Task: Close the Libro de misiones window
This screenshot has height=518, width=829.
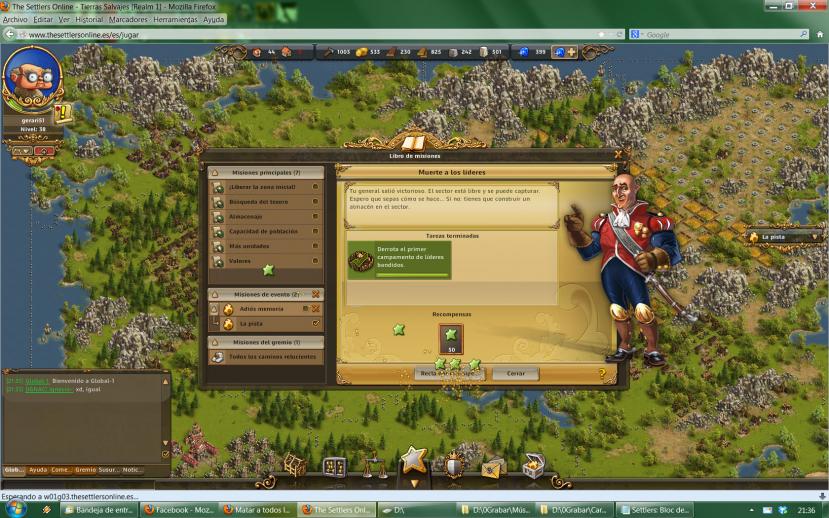Action: click(x=618, y=155)
